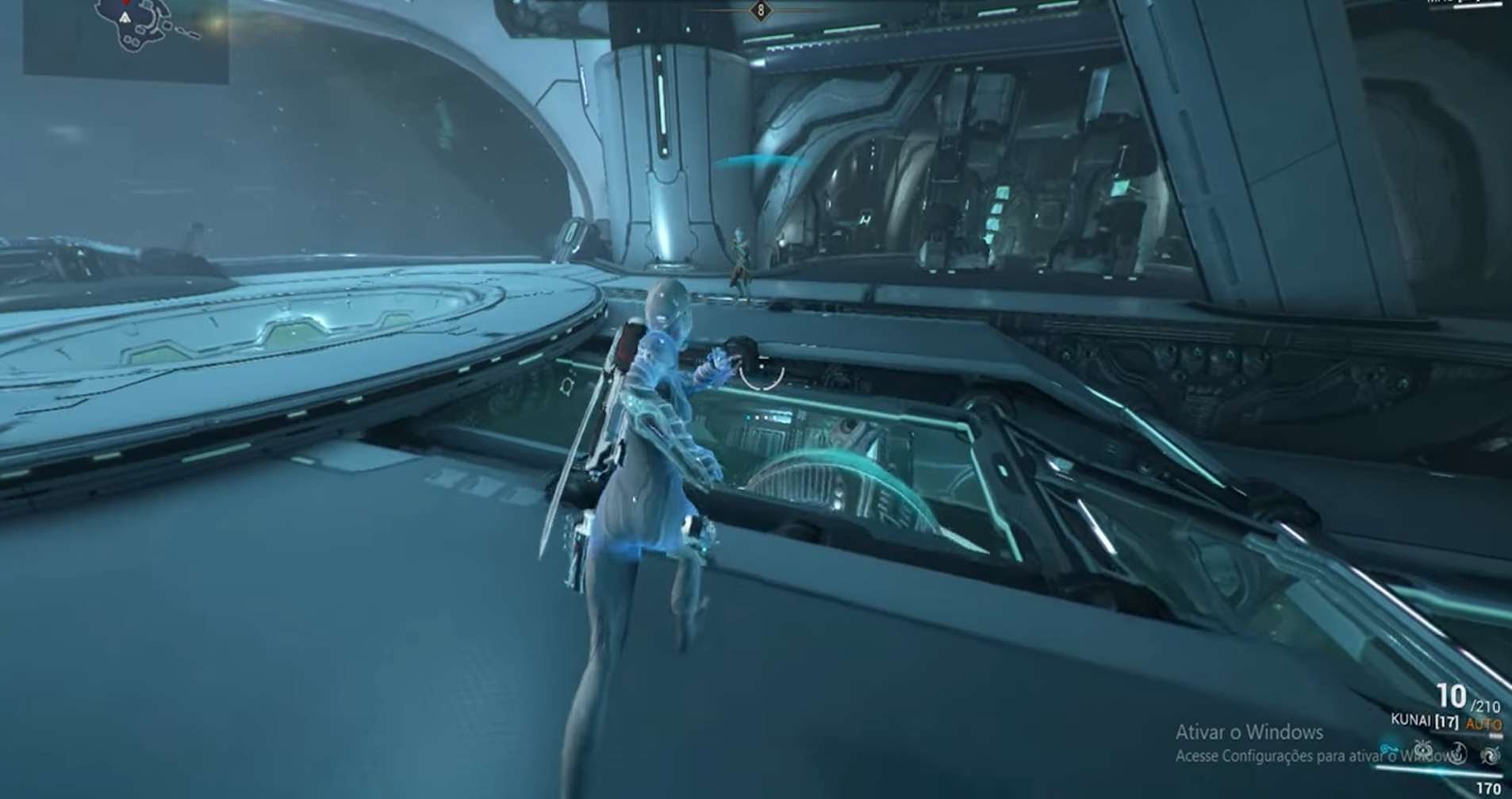1512x799 pixels.
Task: Trigger the third Warframe ability icon
Action: (1458, 754)
